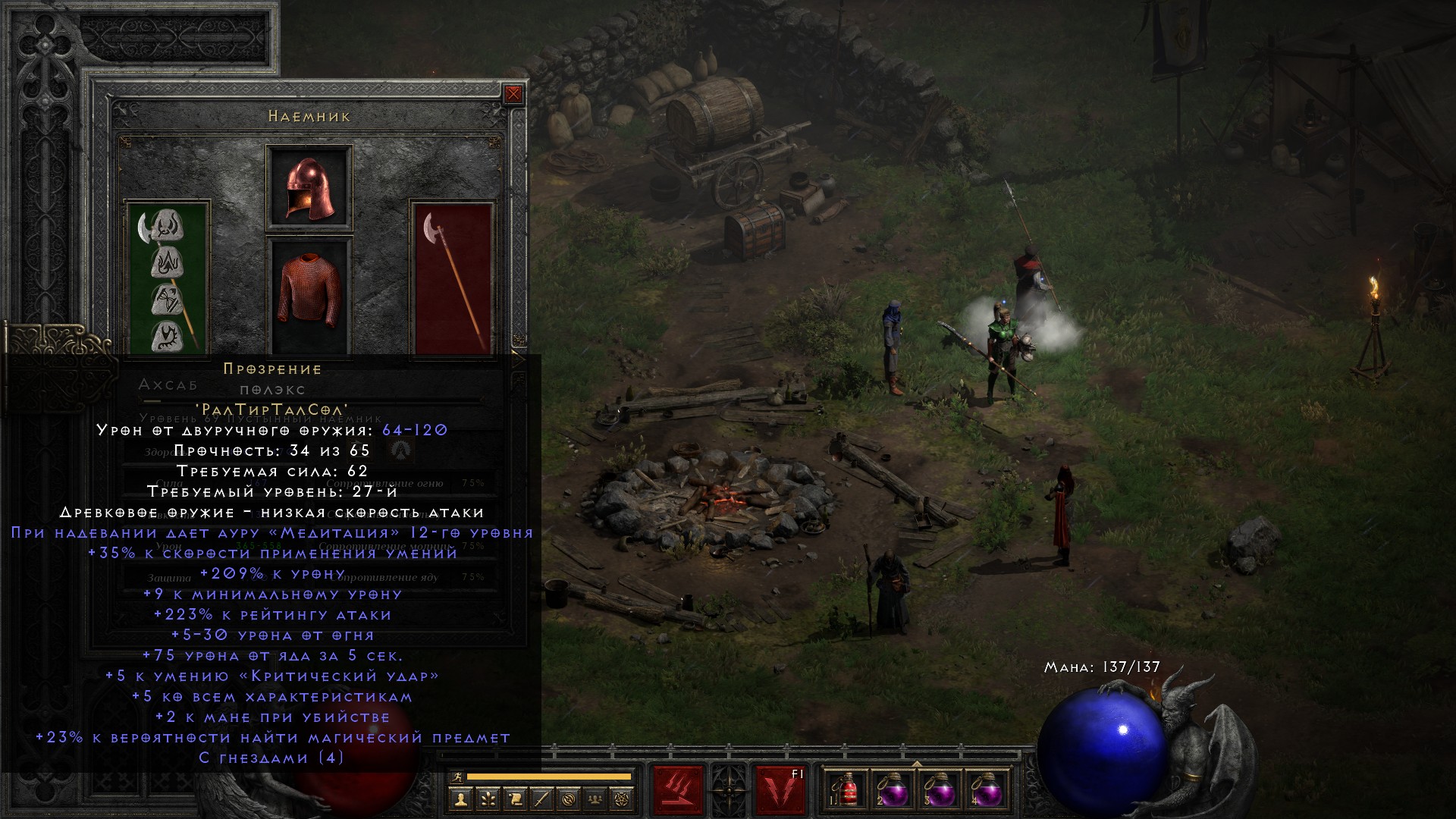This screenshot has height=819, width=1456.
Task: Toggle the run/walk button
Action: (456, 777)
